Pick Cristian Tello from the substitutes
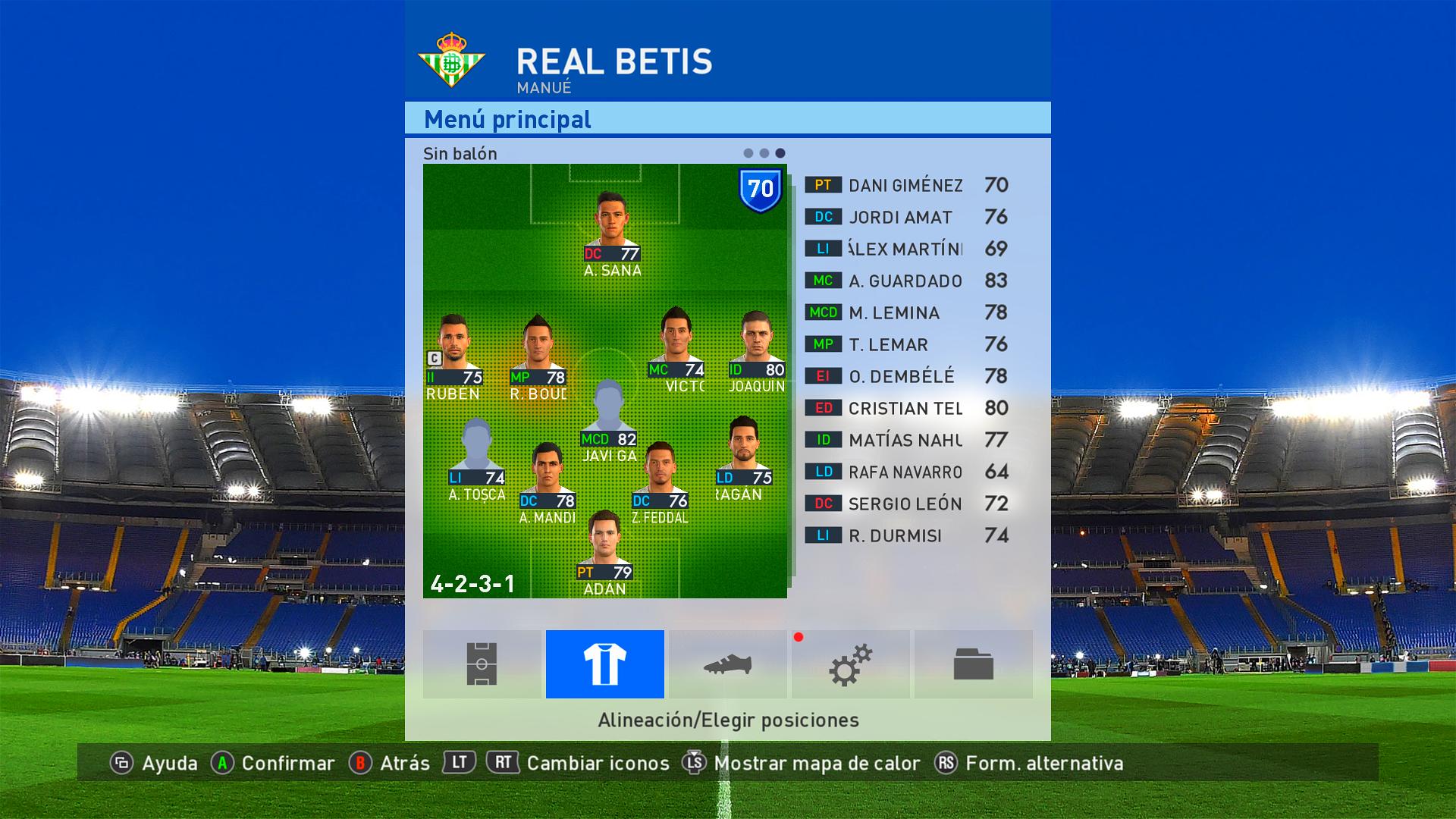The width and height of the screenshot is (1456, 819). pos(905,408)
